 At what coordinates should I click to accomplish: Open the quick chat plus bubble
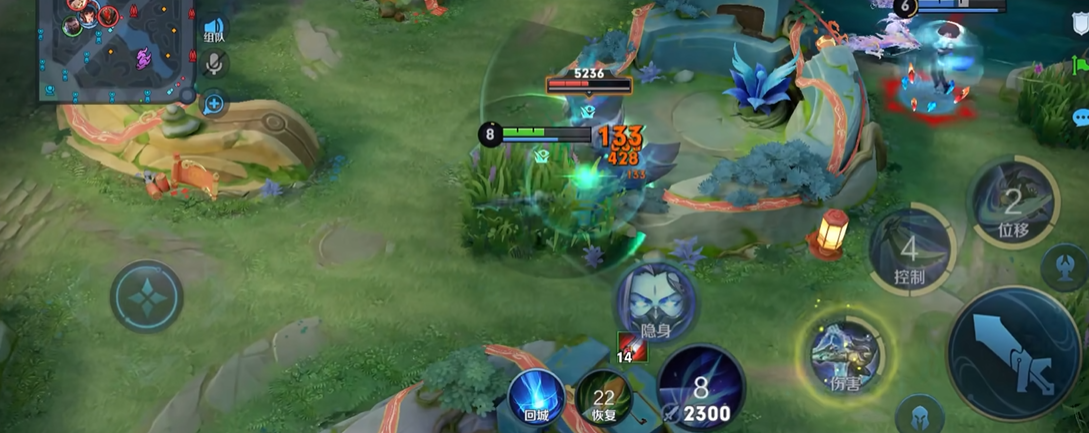213,101
